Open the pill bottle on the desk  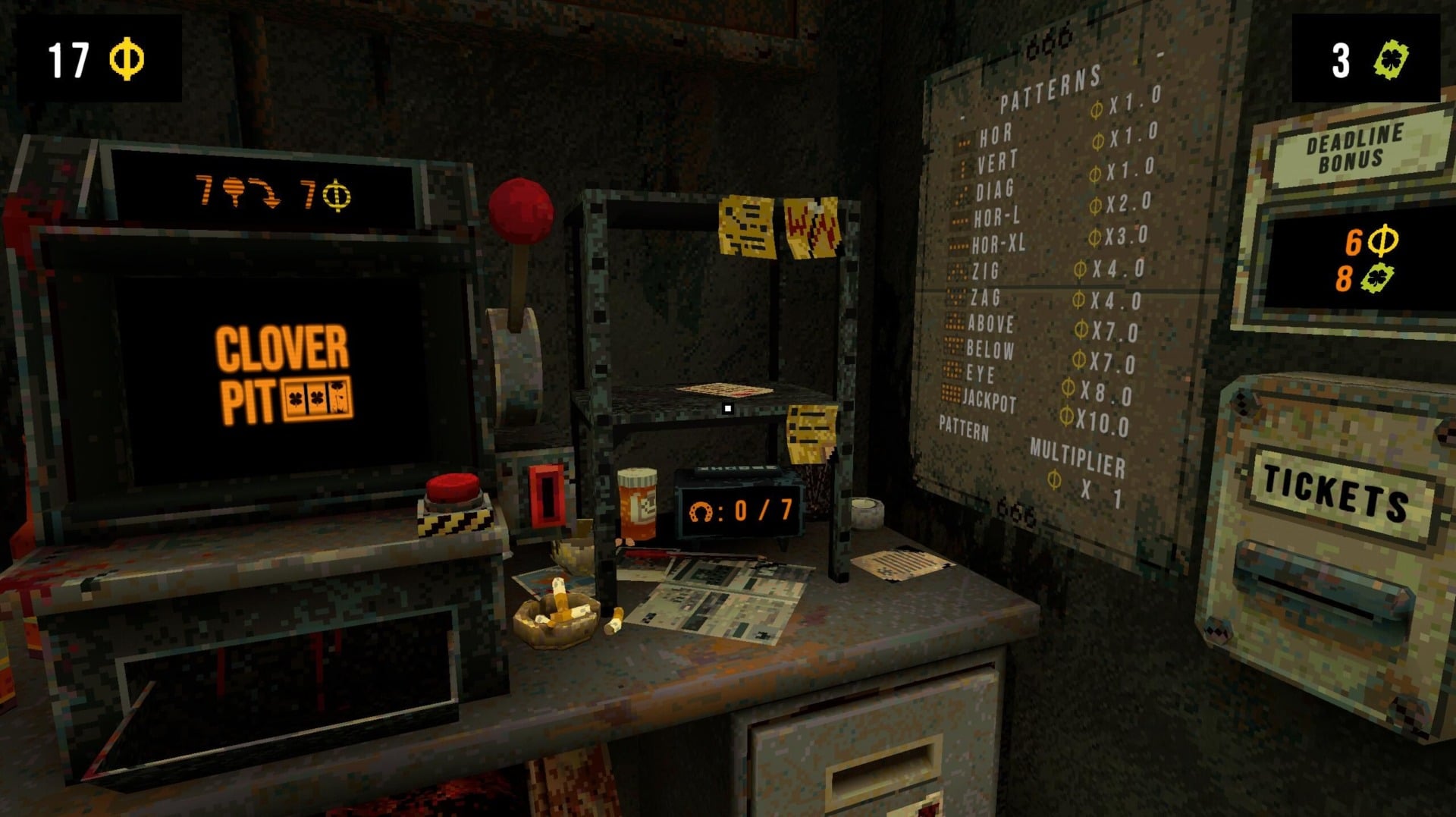[635, 501]
